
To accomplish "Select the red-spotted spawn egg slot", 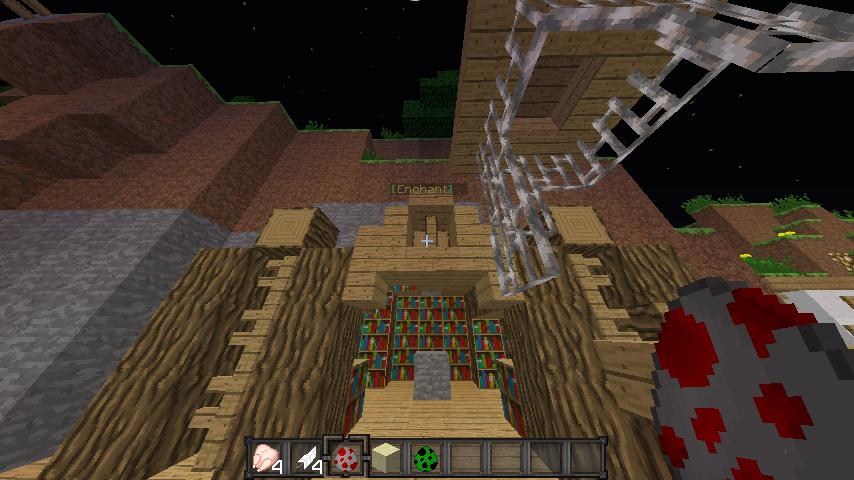I will 347,457.
